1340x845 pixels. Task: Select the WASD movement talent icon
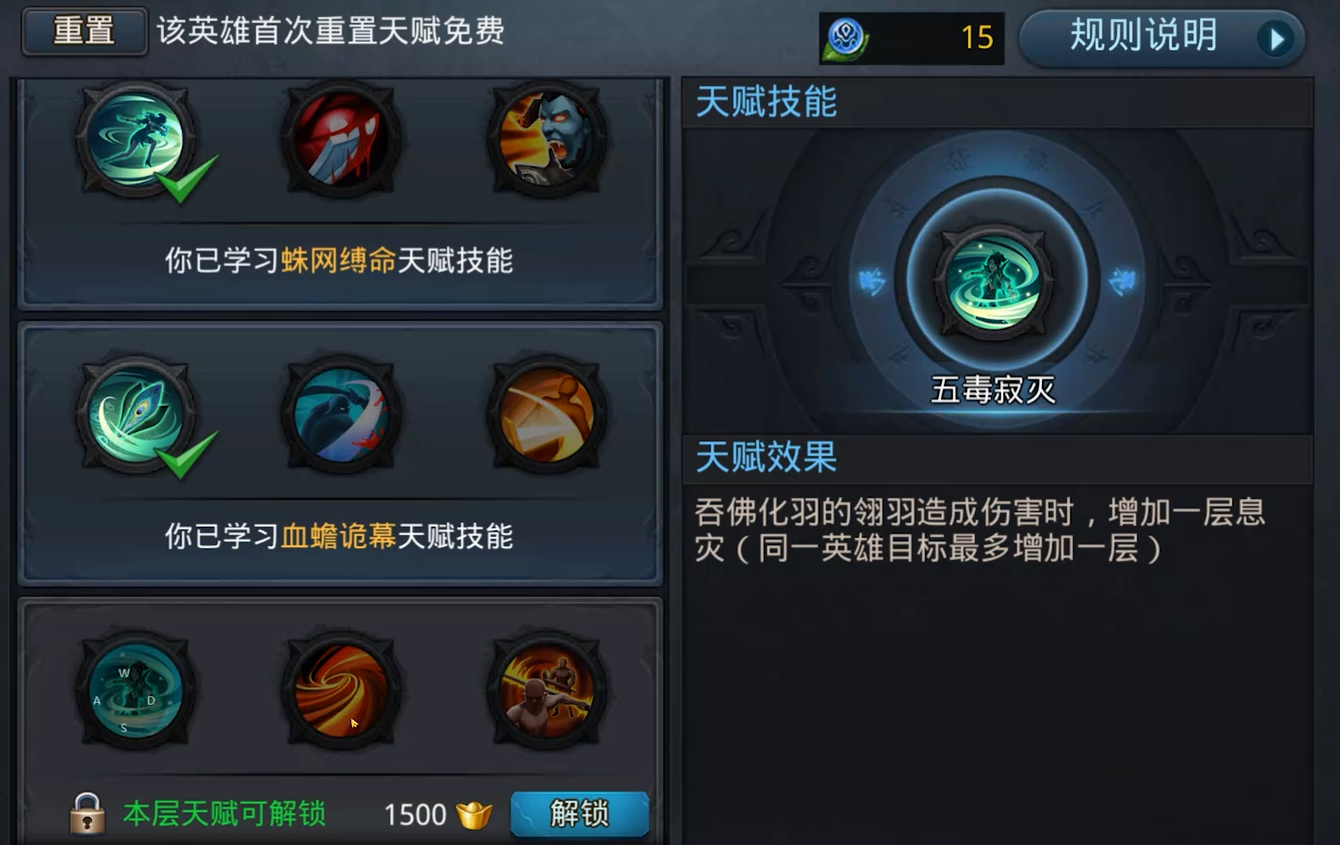(135, 690)
